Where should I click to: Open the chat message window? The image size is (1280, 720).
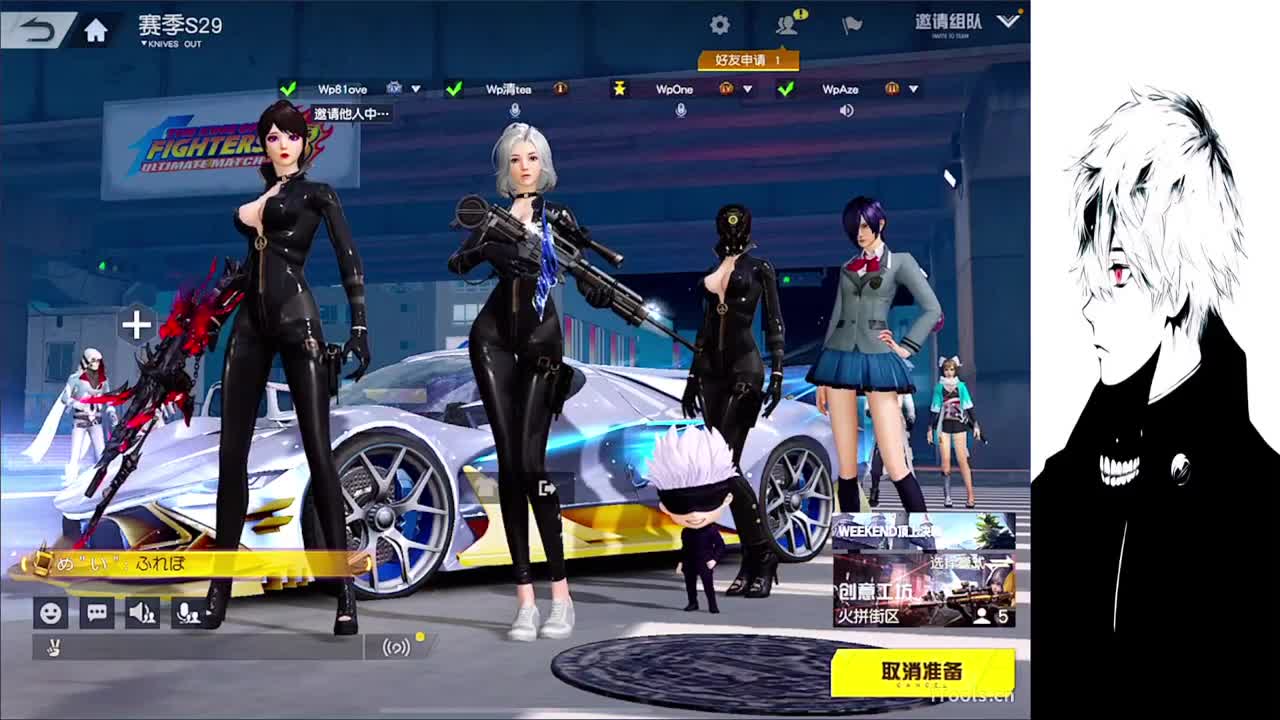96,613
